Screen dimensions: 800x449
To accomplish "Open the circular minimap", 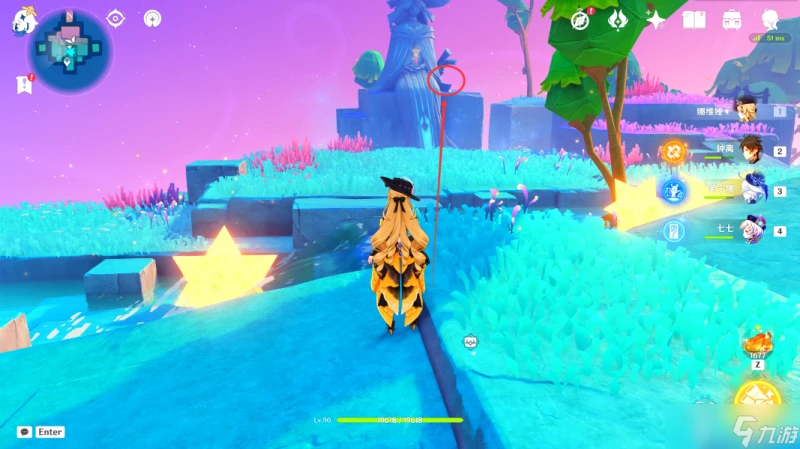I will tap(70, 49).
